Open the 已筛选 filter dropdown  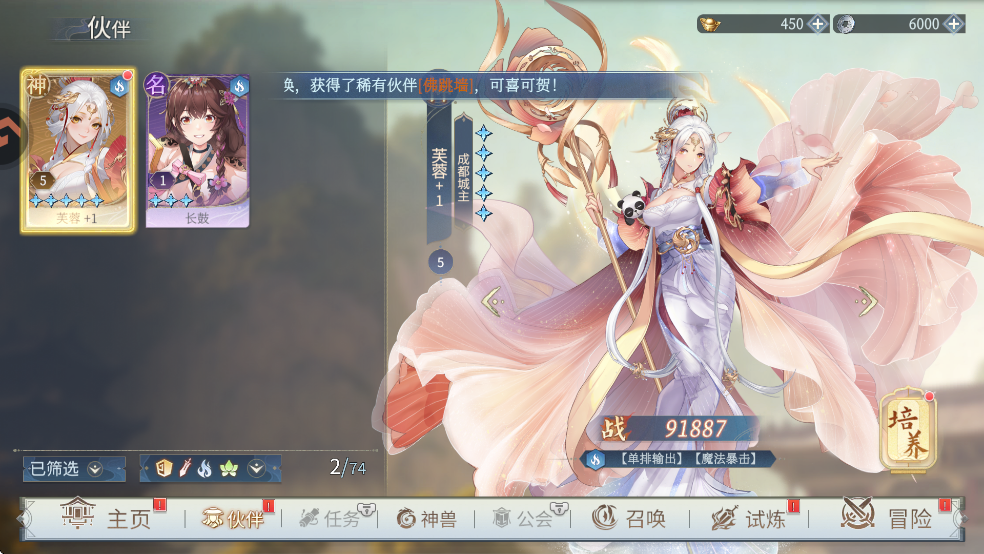(x=74, y=468)
